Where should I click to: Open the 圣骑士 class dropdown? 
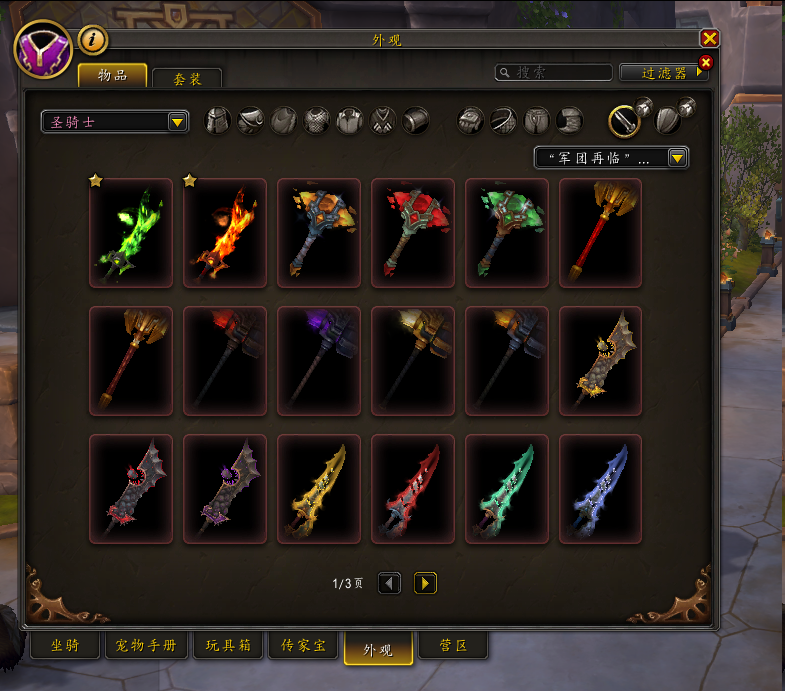pos(116,122)
